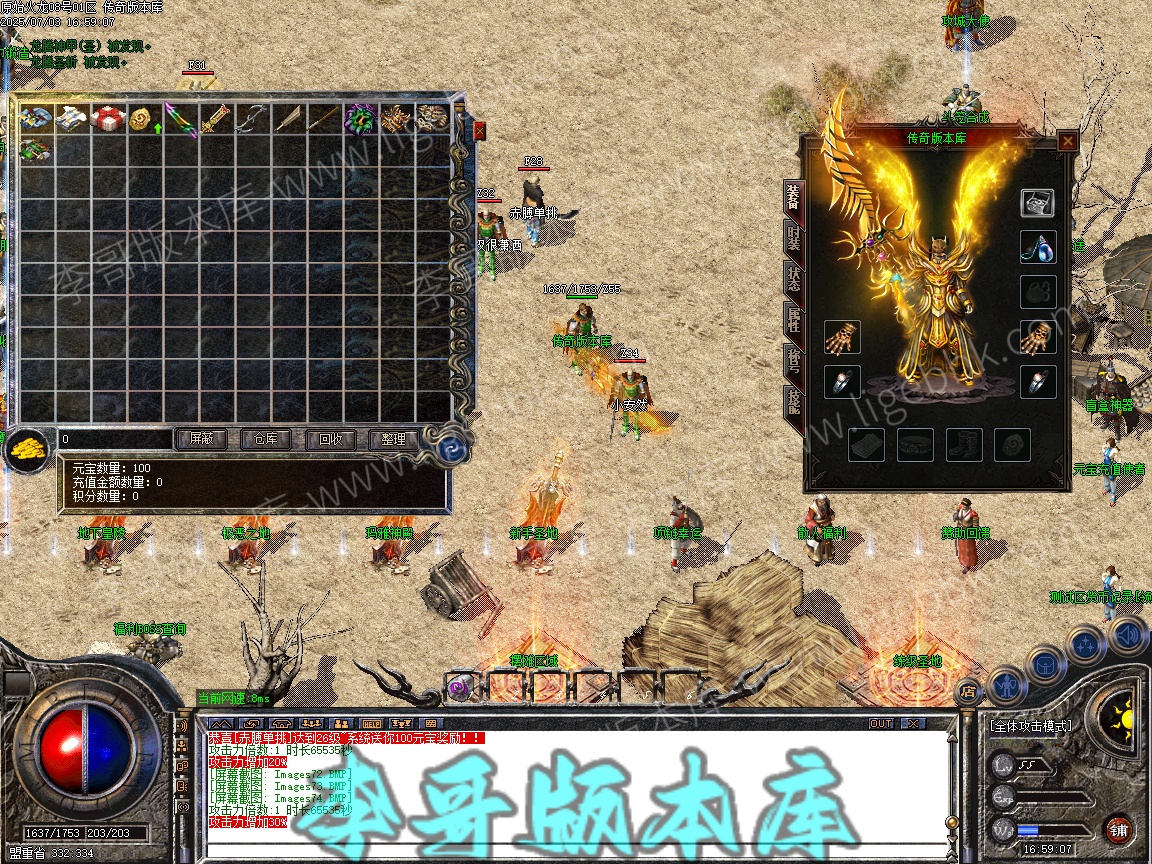Switch to the 称号 title tab
The height and width of the screenshot is (864, 1152).
pos(793,362)
